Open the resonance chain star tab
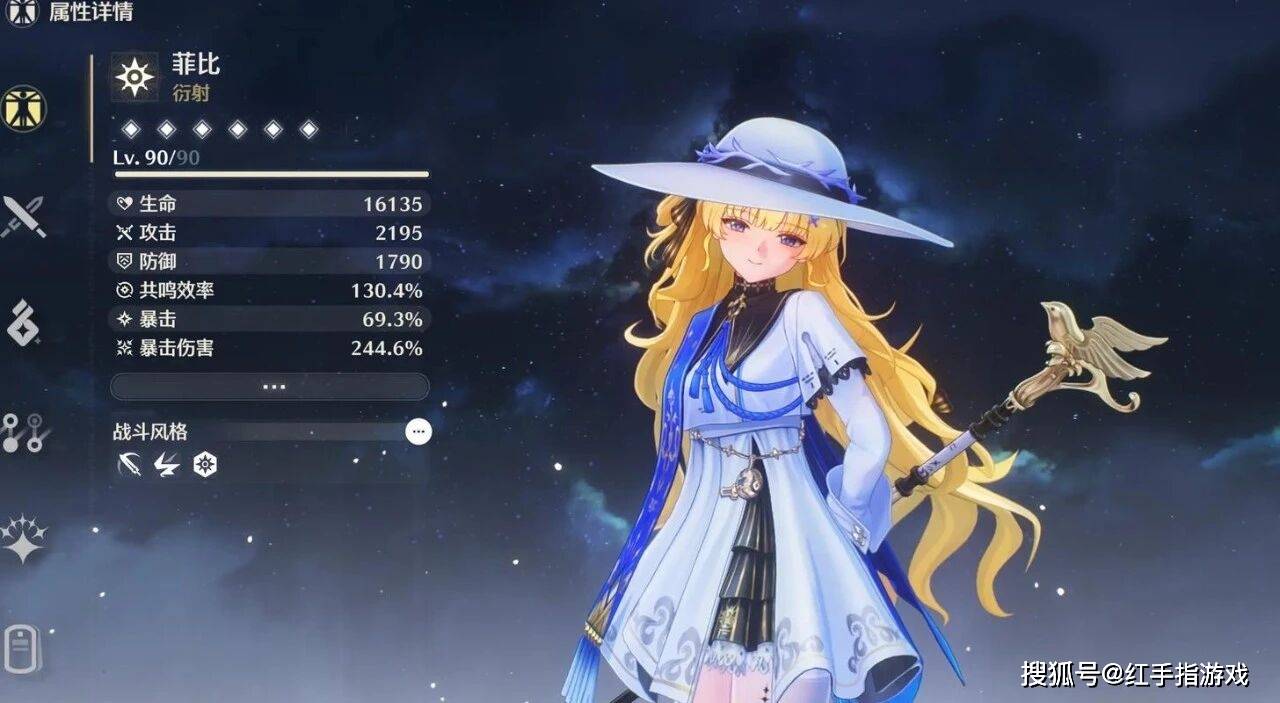The width and height of the screenshot is (1280, 703). click(x=23, y=538)
